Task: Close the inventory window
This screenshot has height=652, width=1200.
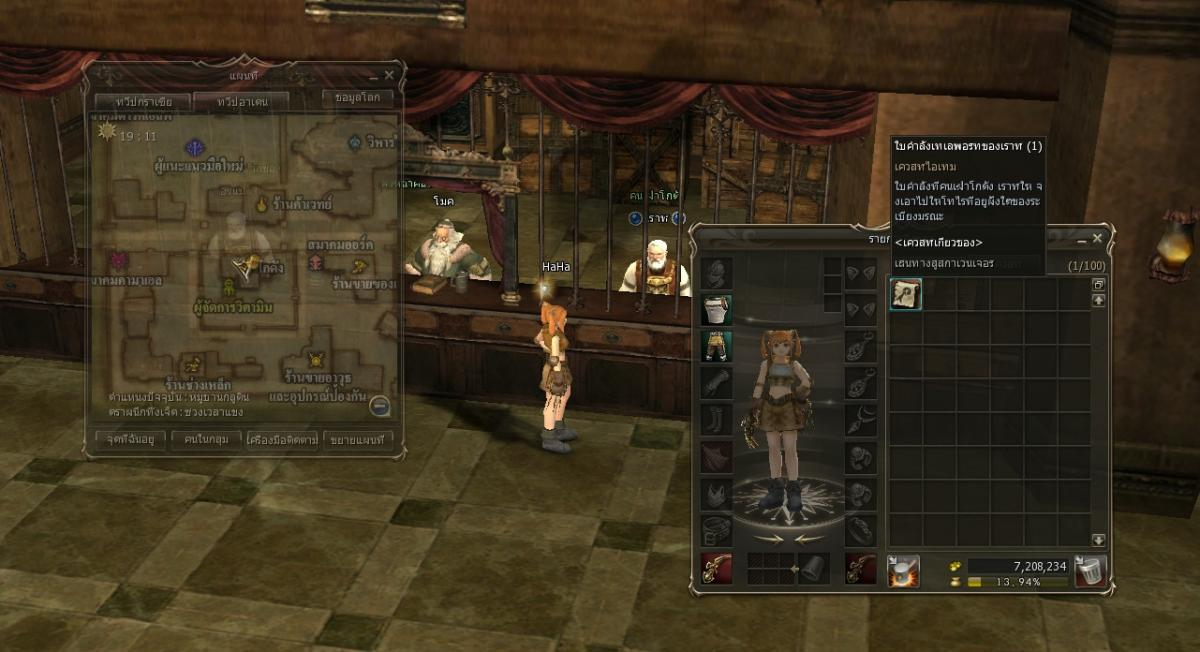Action: pos(1097,239)
